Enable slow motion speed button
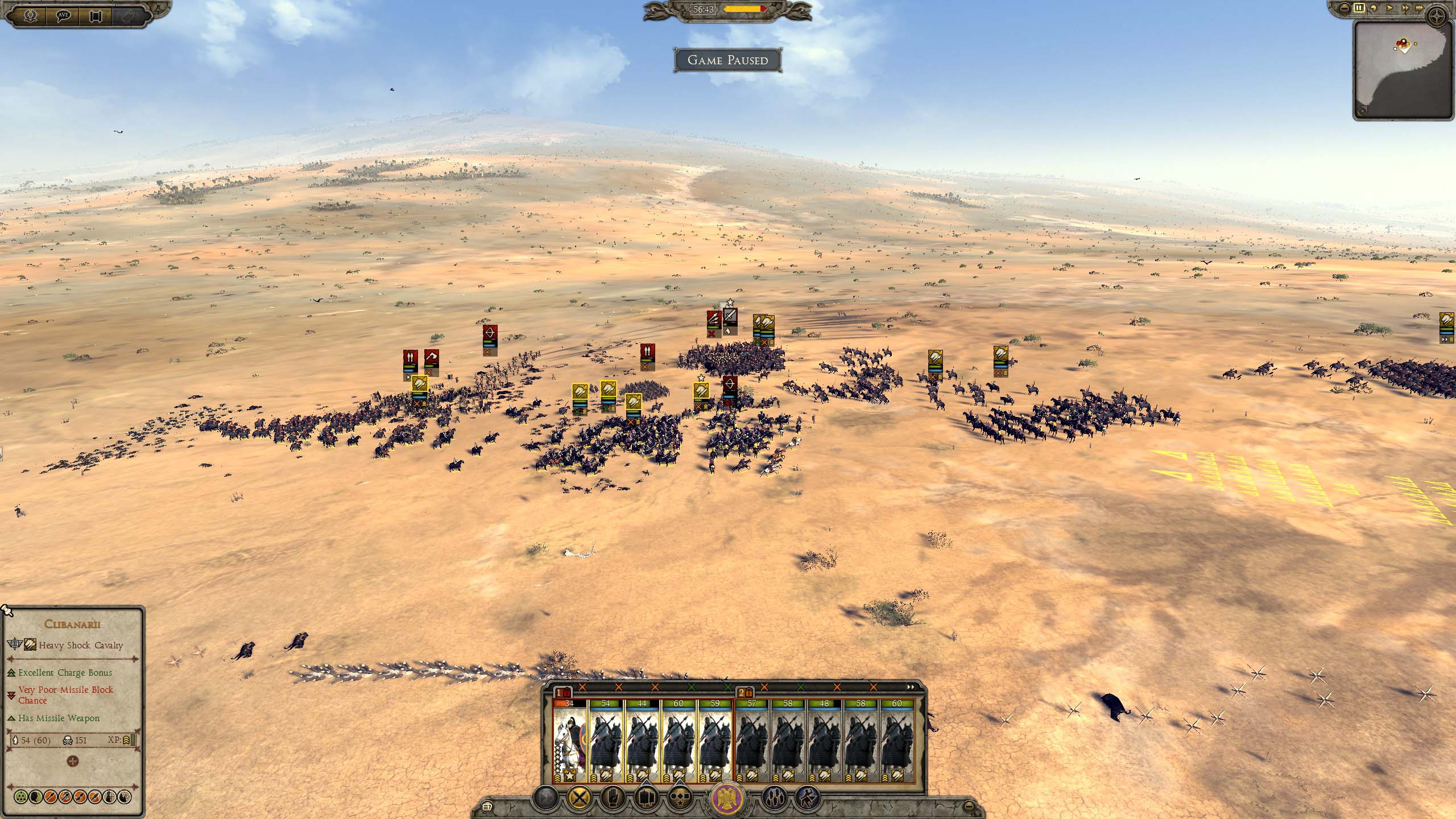The image size is (1456, 819). pyautogui.click(x=1372, y=9)
